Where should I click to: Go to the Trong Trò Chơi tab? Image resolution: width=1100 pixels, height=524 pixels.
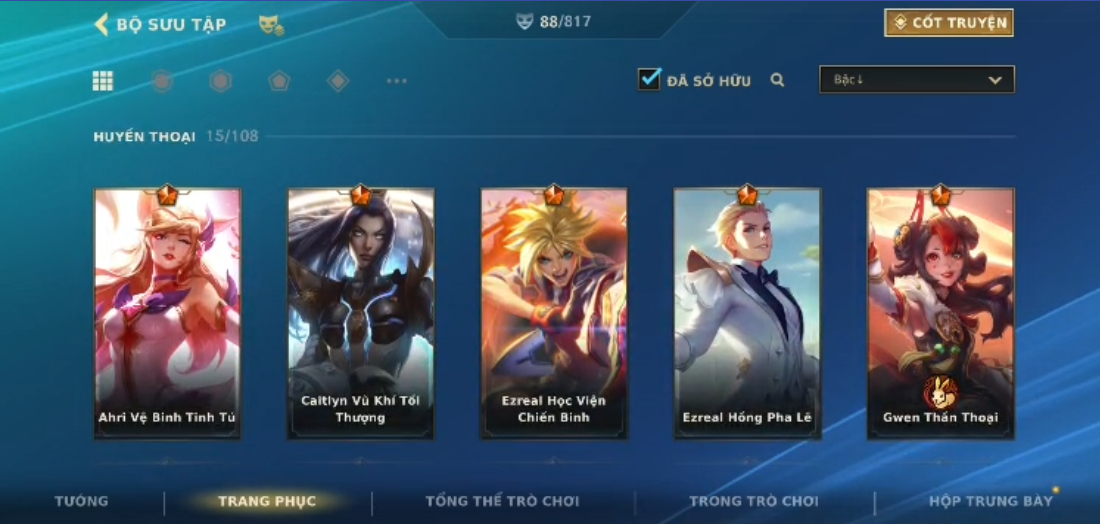click(x=753, y=501)
